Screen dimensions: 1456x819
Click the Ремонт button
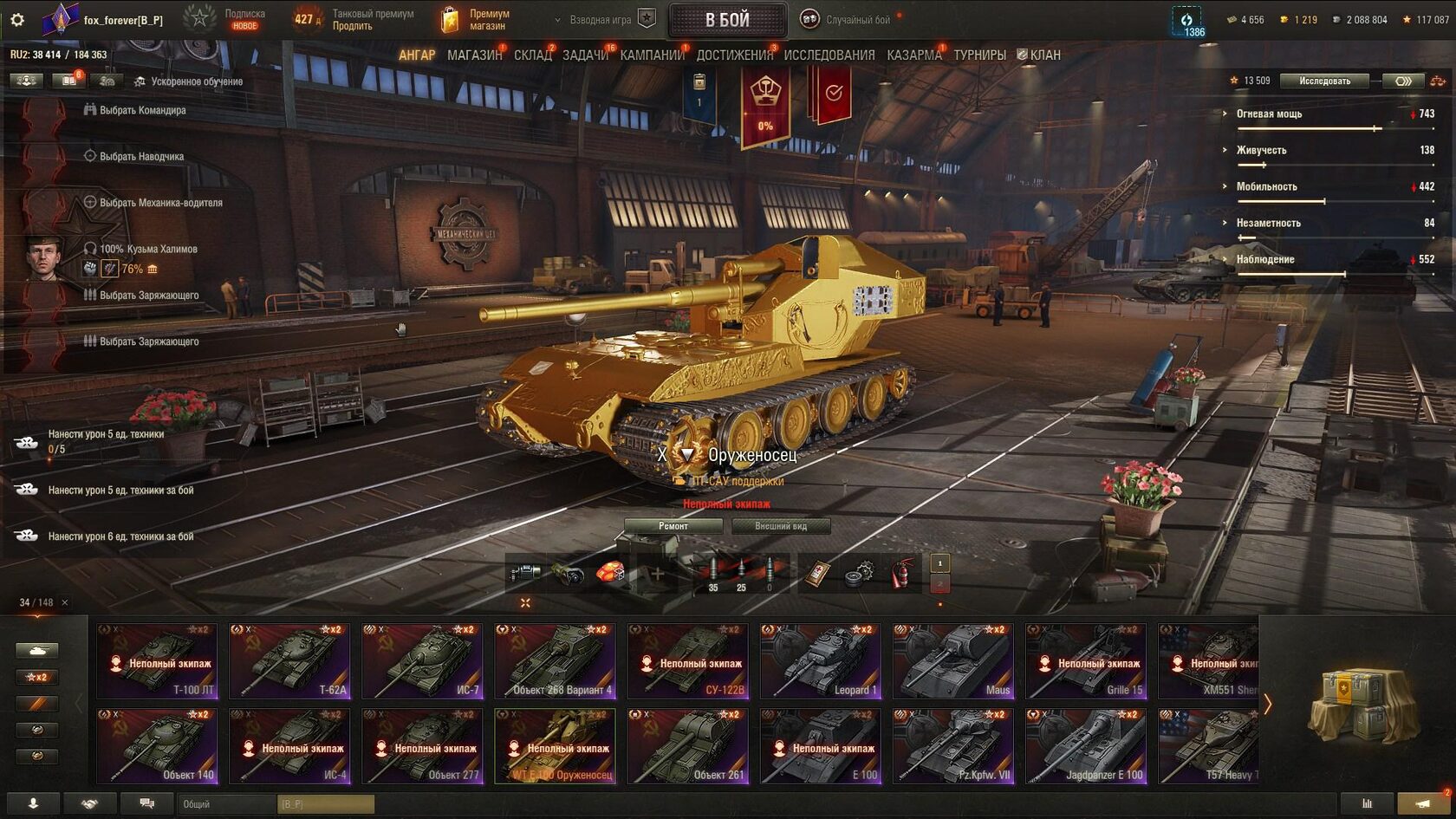tap(673, 526)
